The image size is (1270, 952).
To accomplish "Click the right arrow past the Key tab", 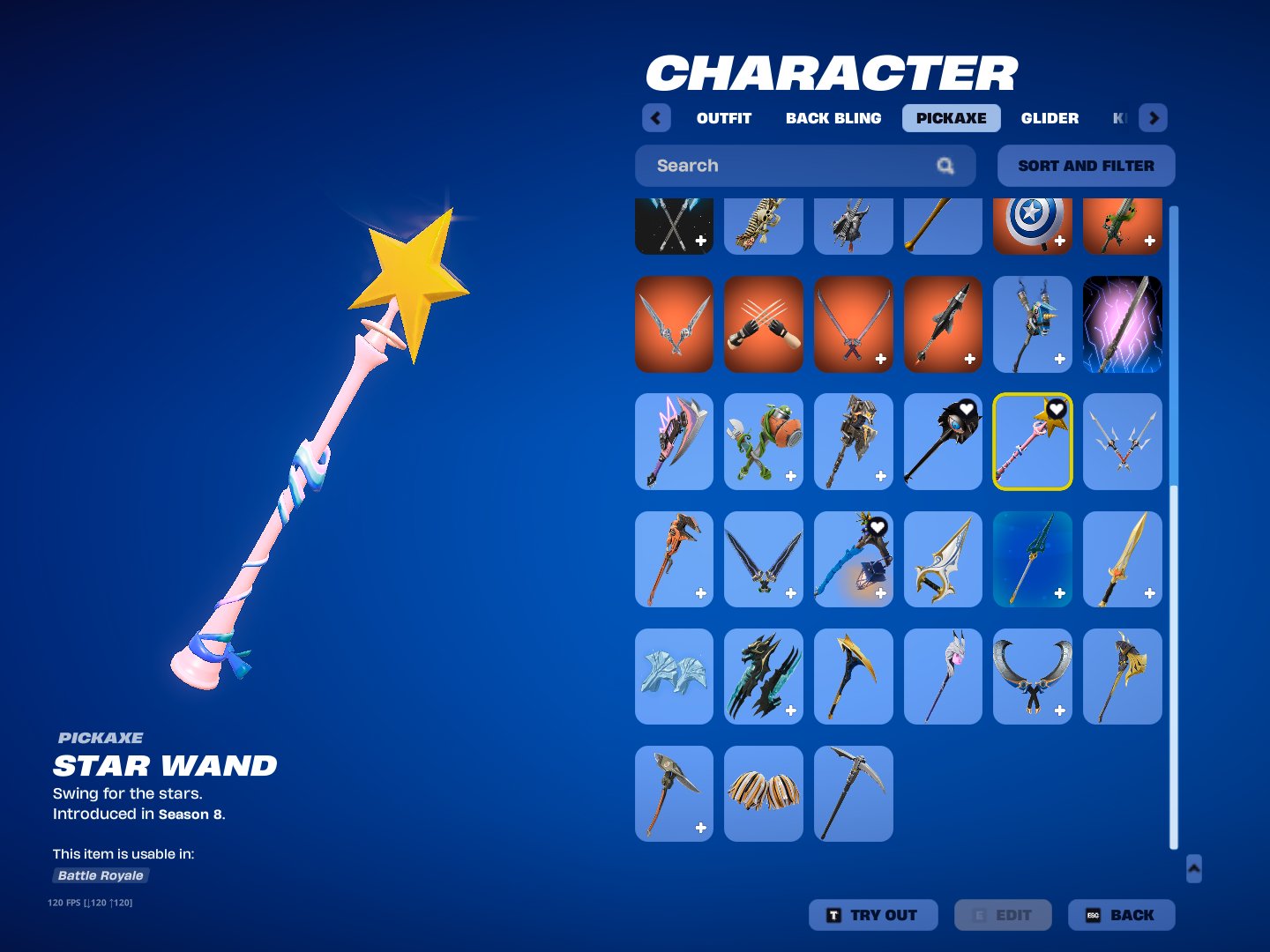I will [1154, 117].
